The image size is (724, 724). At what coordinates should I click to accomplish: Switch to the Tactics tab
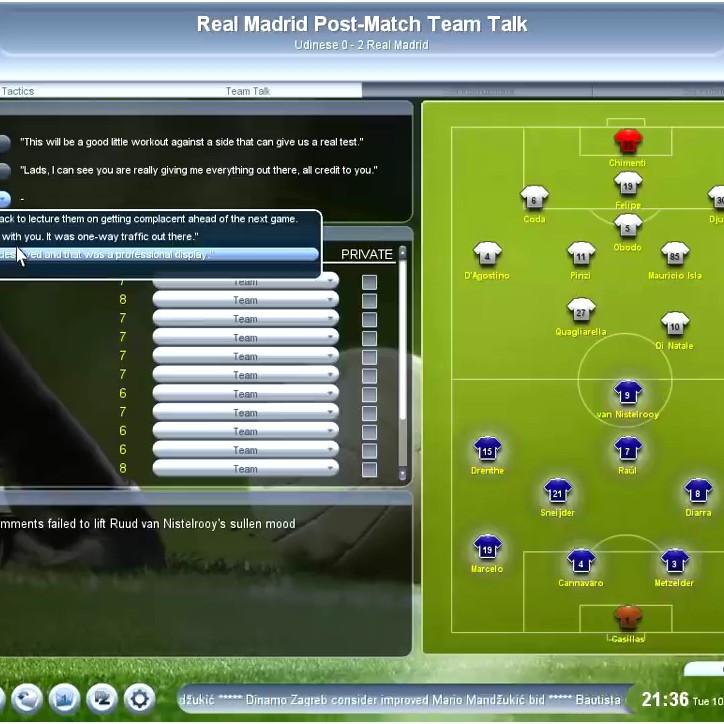click(18, 91)
